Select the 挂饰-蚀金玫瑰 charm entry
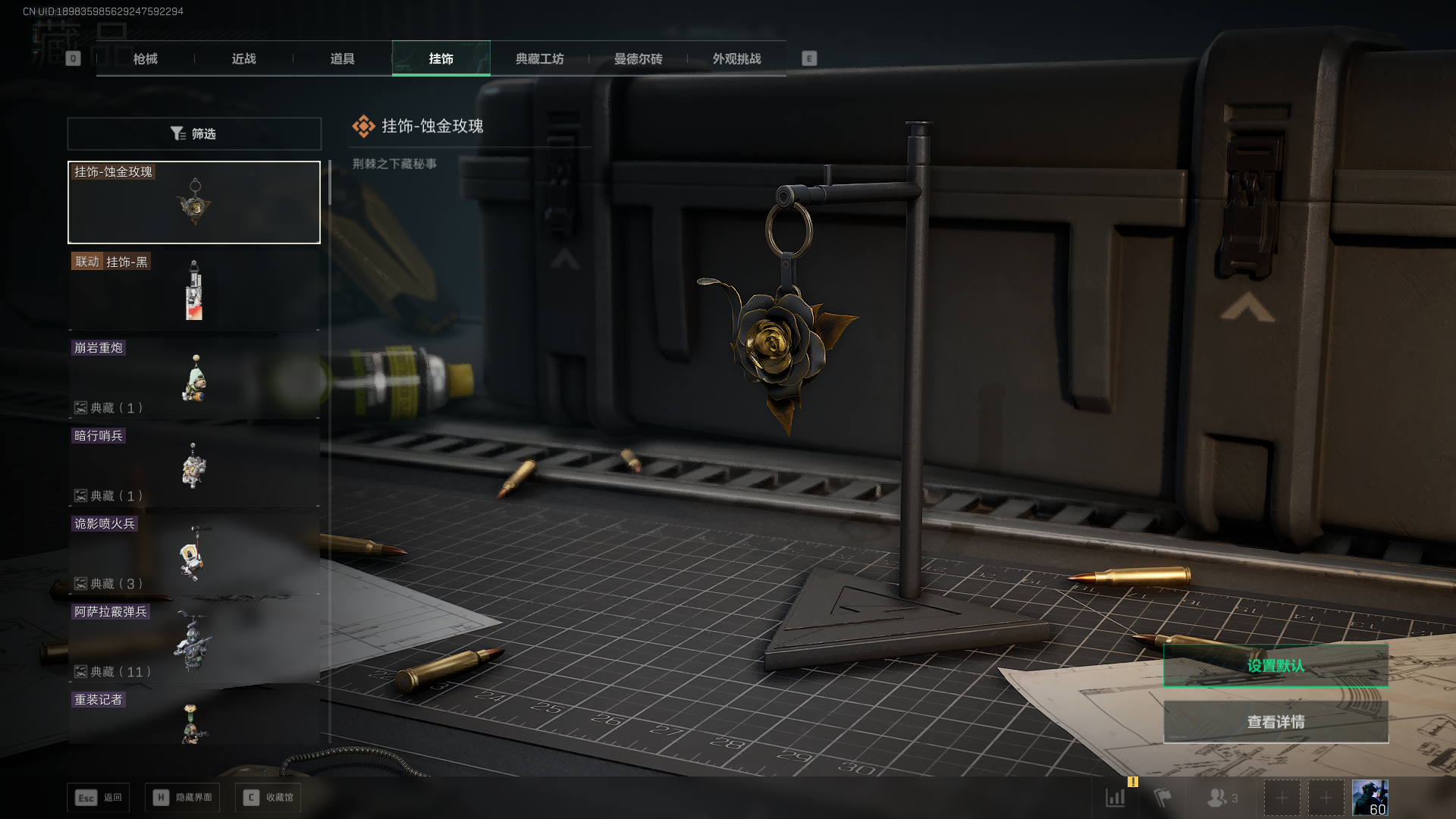 [194, 202]
